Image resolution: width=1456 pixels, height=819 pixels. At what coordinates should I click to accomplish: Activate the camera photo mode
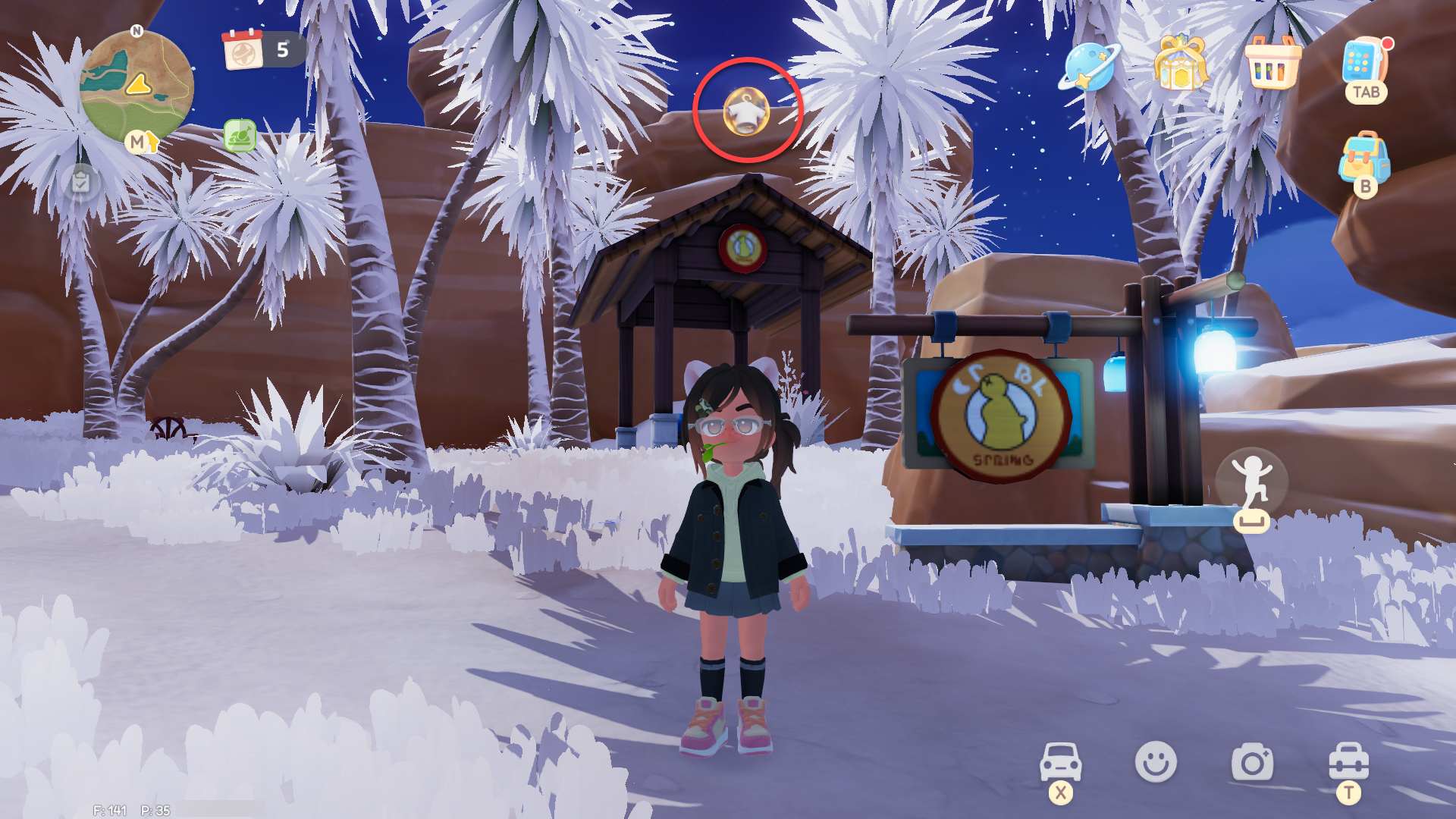[1252, 763]
